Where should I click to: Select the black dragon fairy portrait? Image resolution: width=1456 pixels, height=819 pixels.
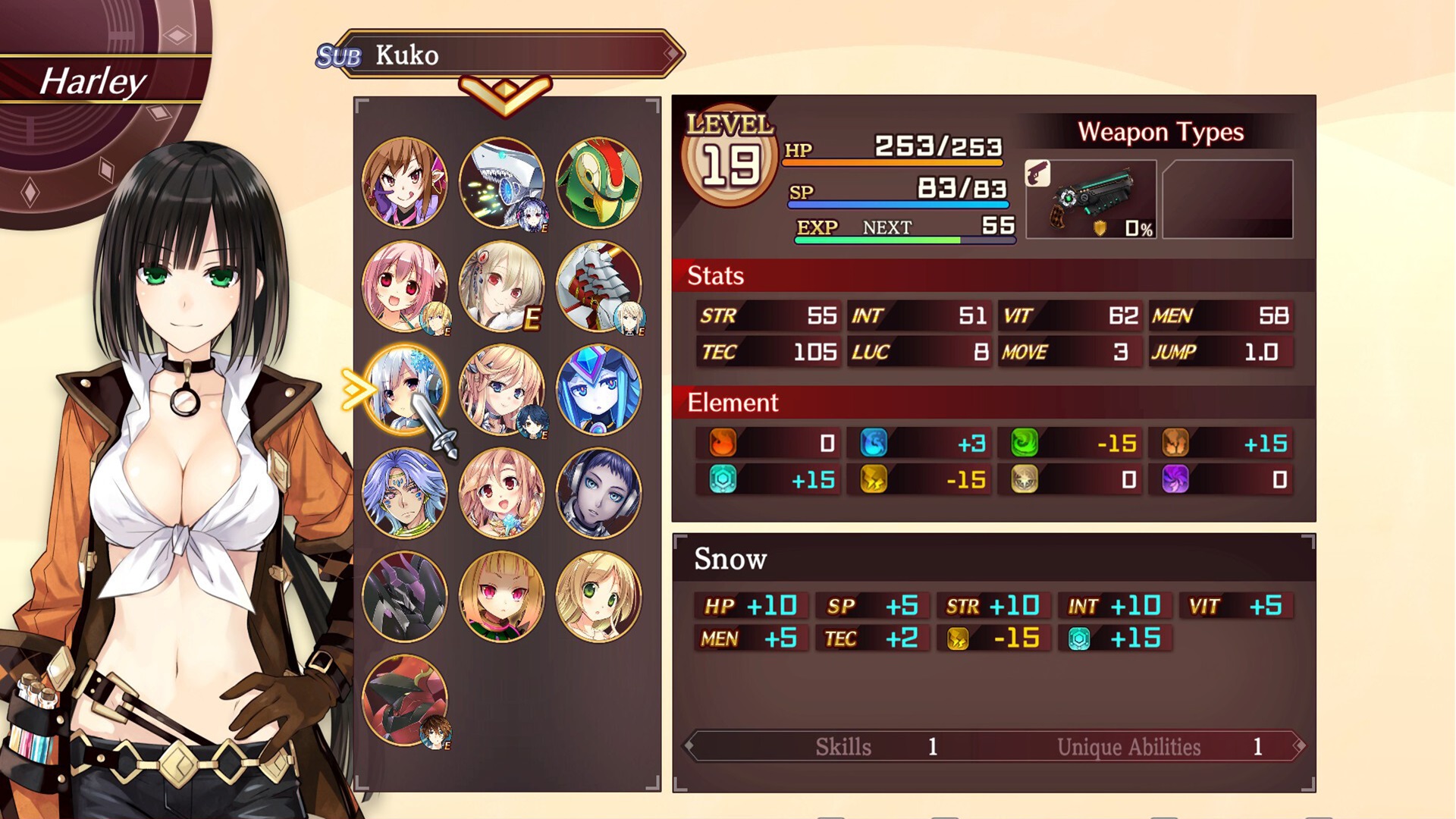tap(404, 597)
